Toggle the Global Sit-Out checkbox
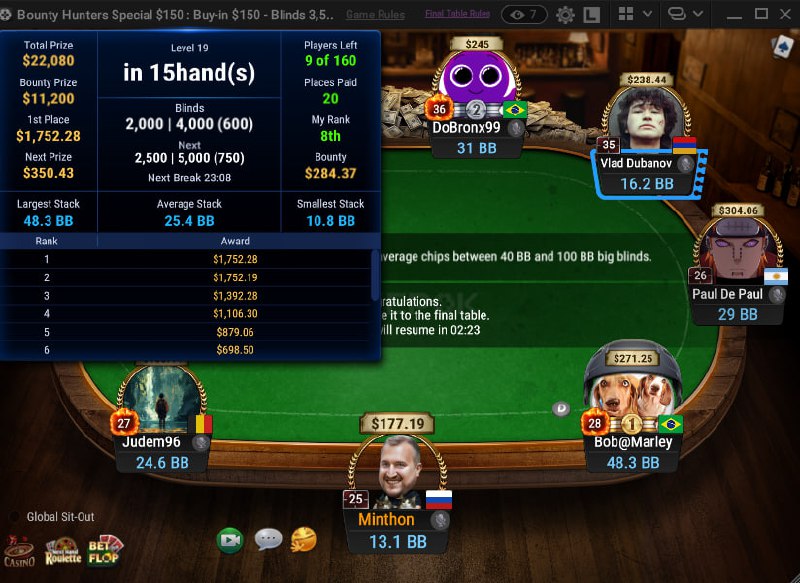Image resolution: width=800 pixels, height=583 pixels. 14,517
